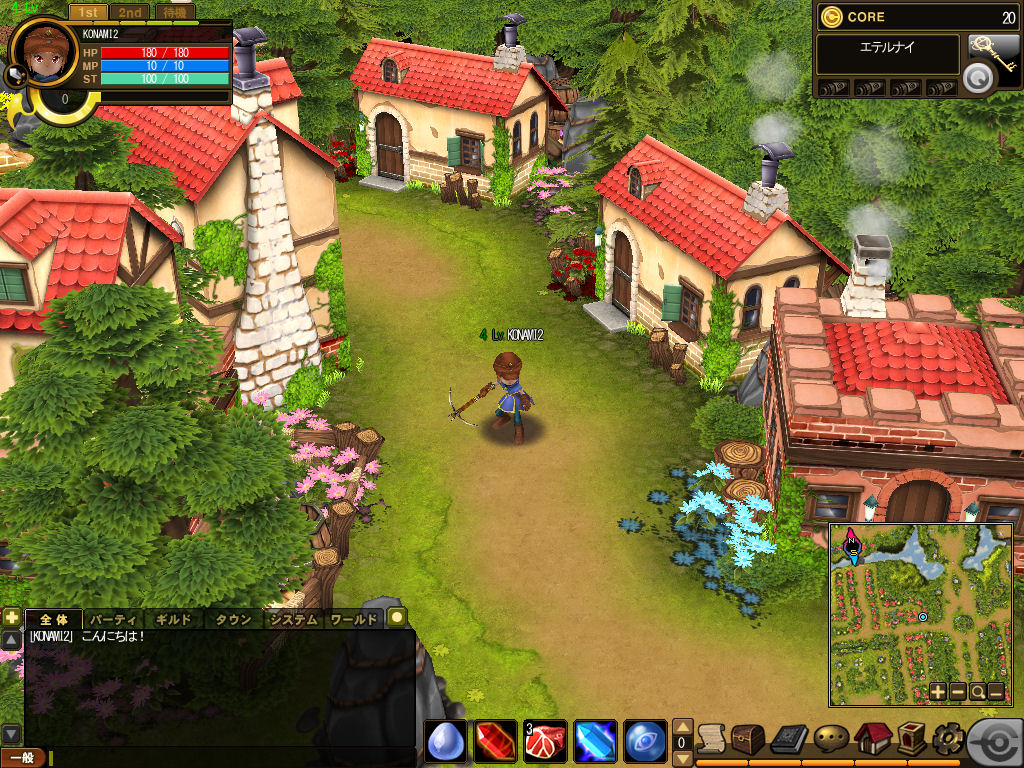Open the gear settings icon

[947, 738]
